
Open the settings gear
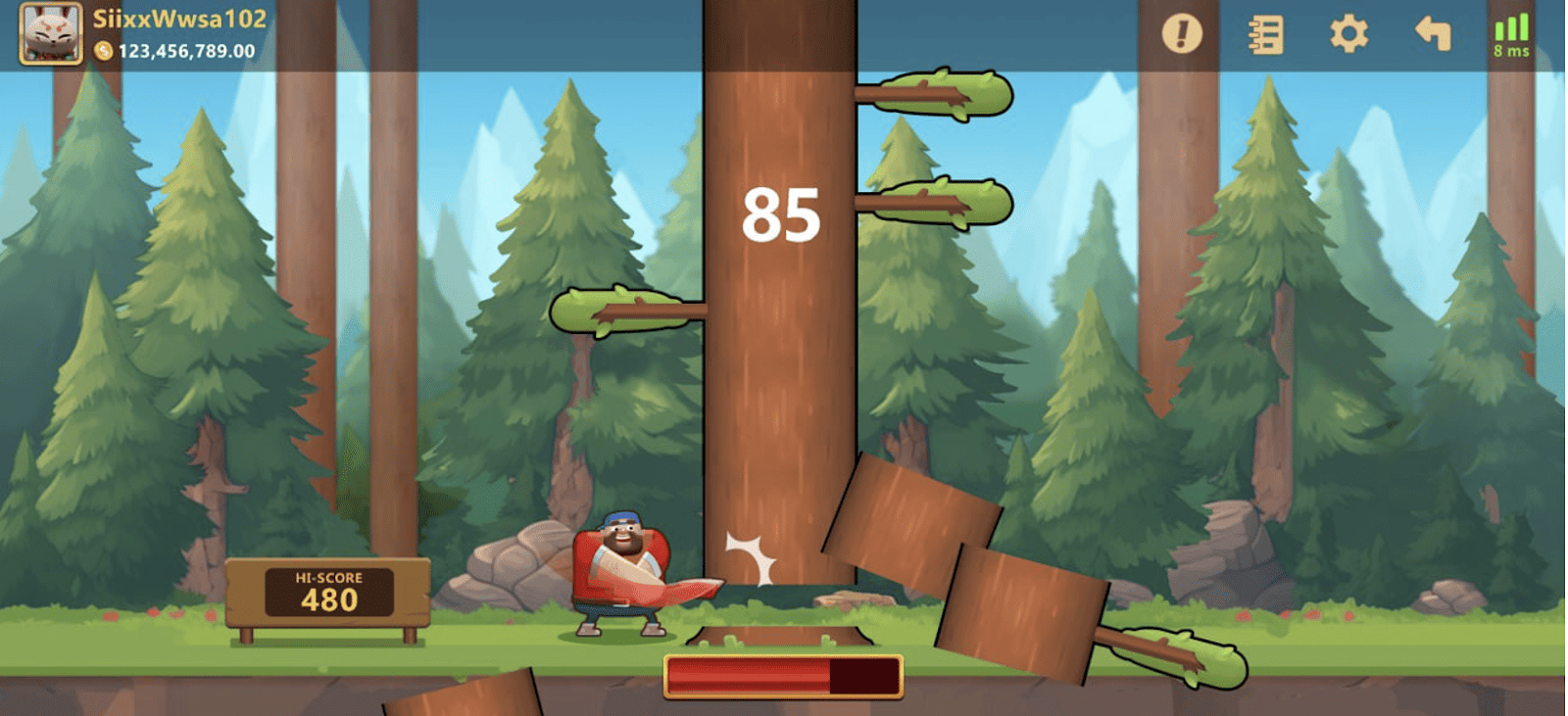[x=1349, y=32]
